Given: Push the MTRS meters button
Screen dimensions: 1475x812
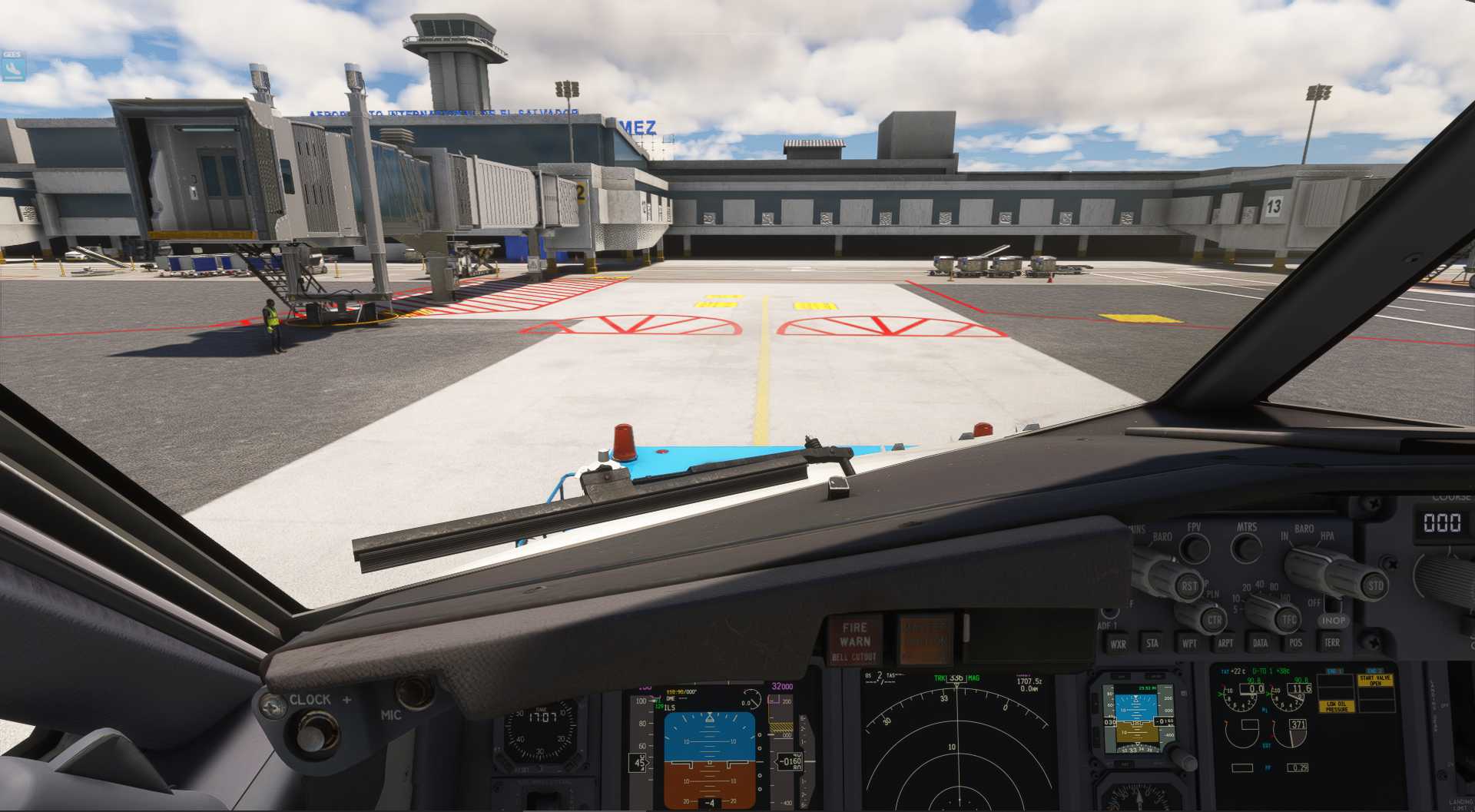Looking at the screenshot, I should [x=1246, y=548].
